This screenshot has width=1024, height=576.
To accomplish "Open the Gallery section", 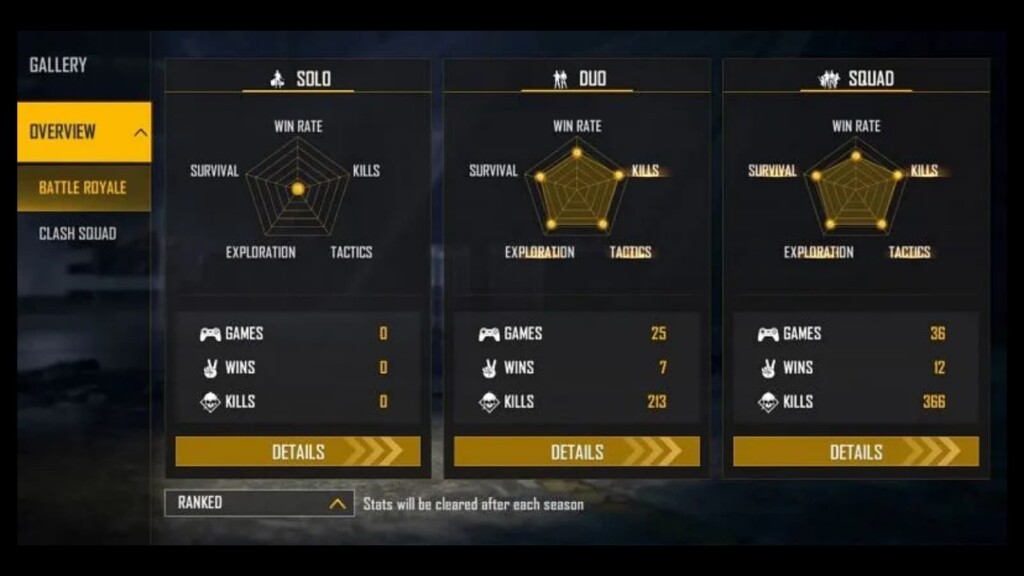I will 58,65.
